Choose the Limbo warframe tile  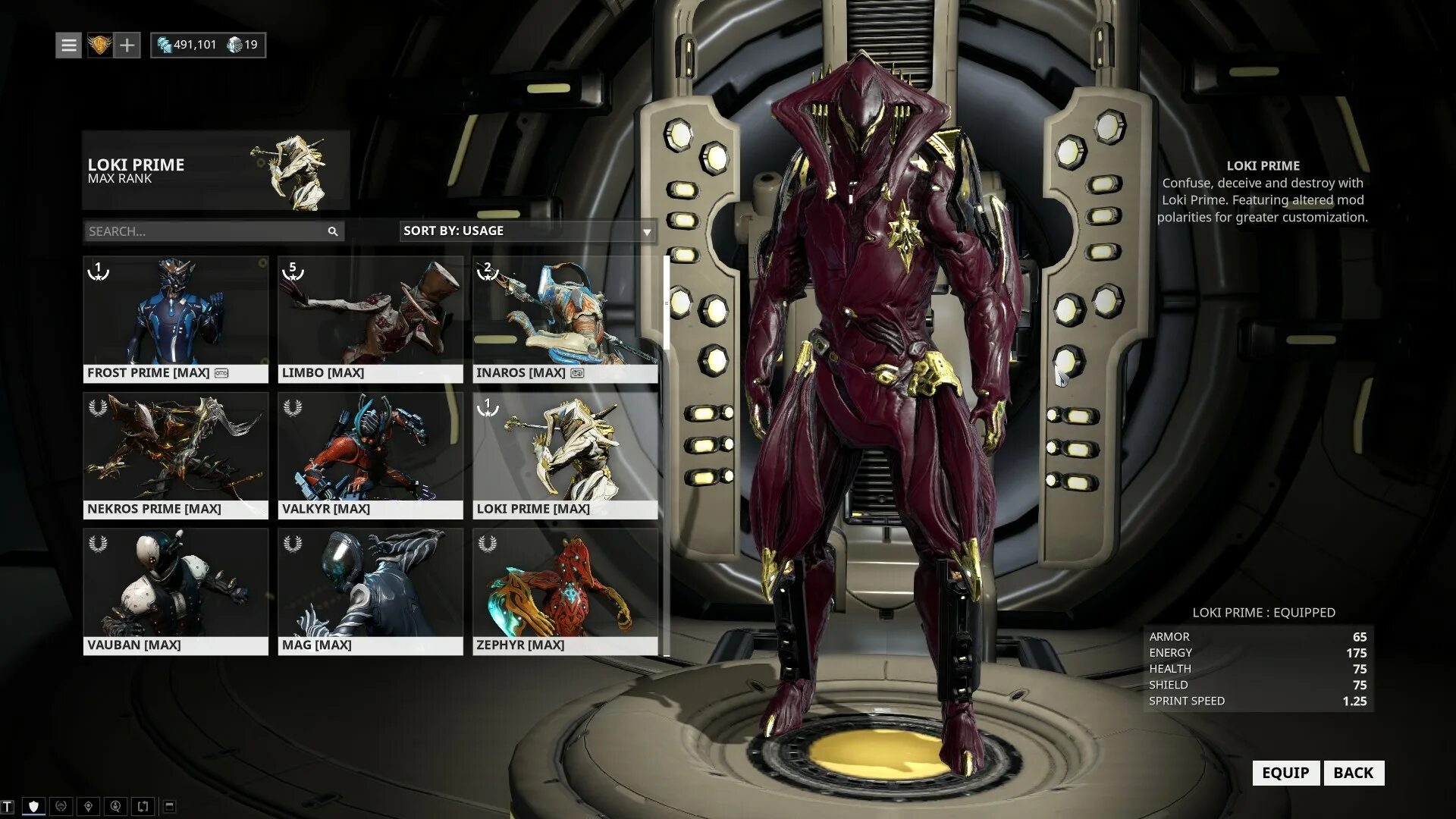(370, 319)
